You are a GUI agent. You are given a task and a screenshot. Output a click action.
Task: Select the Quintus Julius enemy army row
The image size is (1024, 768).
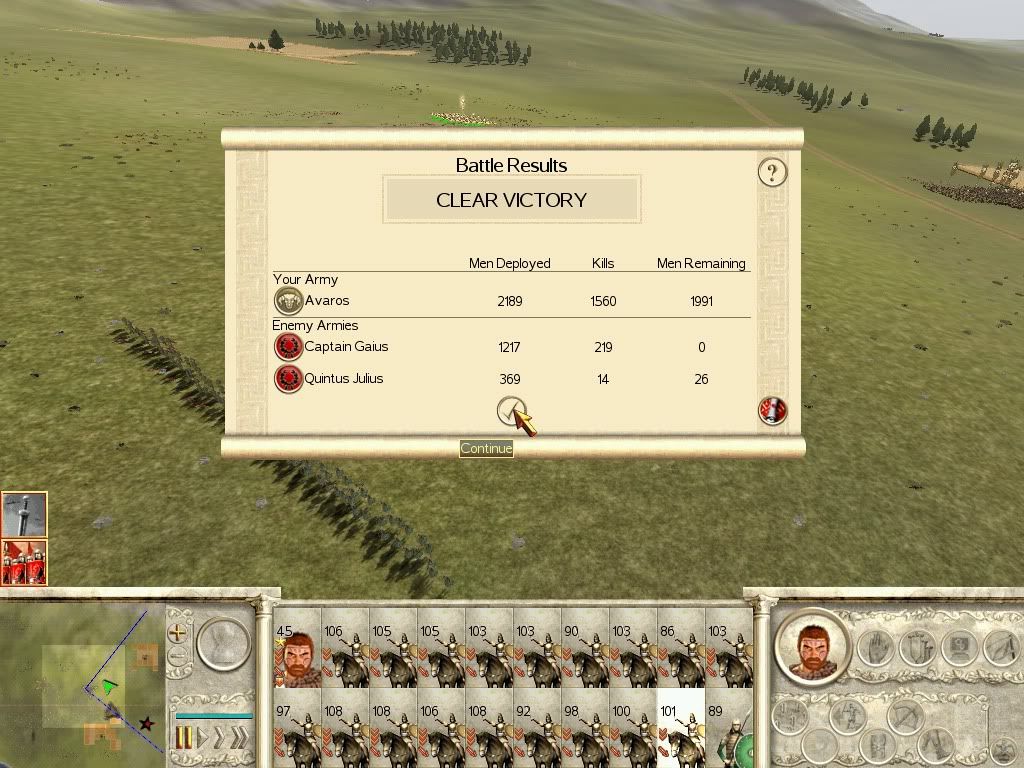point(510,379)
